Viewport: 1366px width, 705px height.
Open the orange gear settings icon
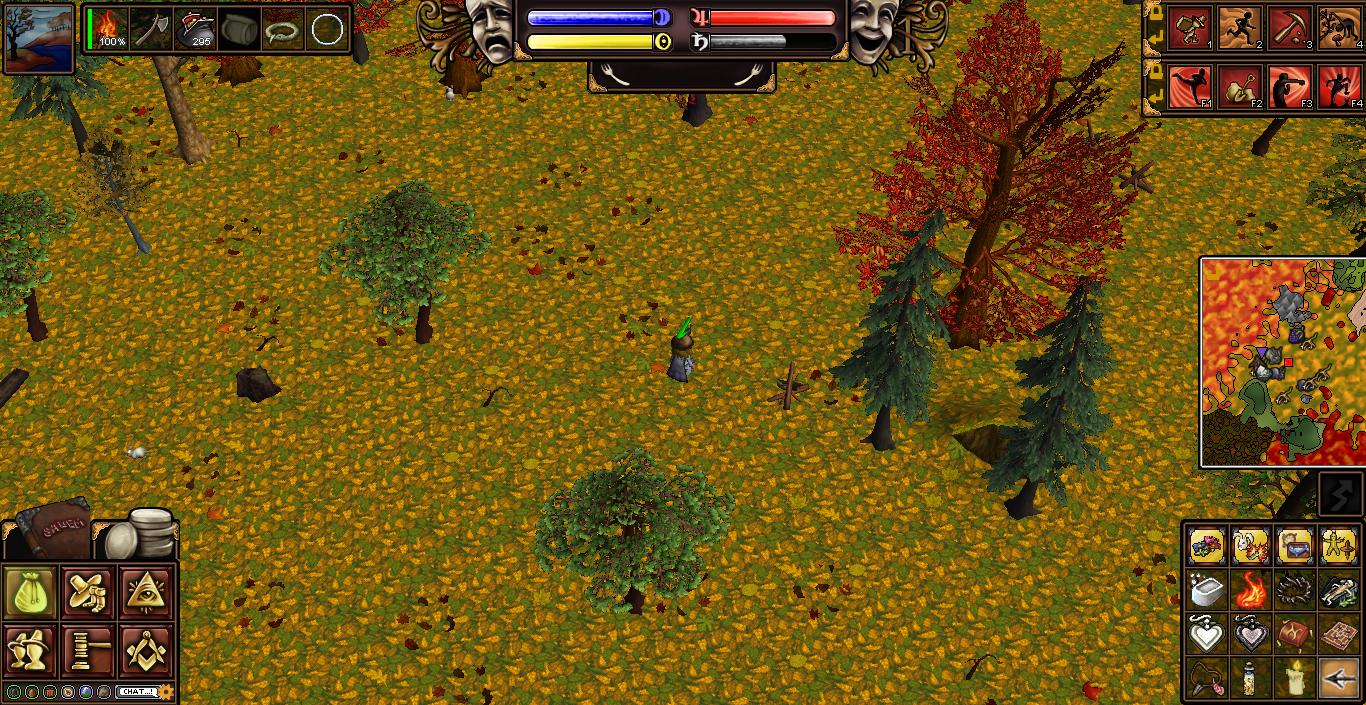click(167, 691)
